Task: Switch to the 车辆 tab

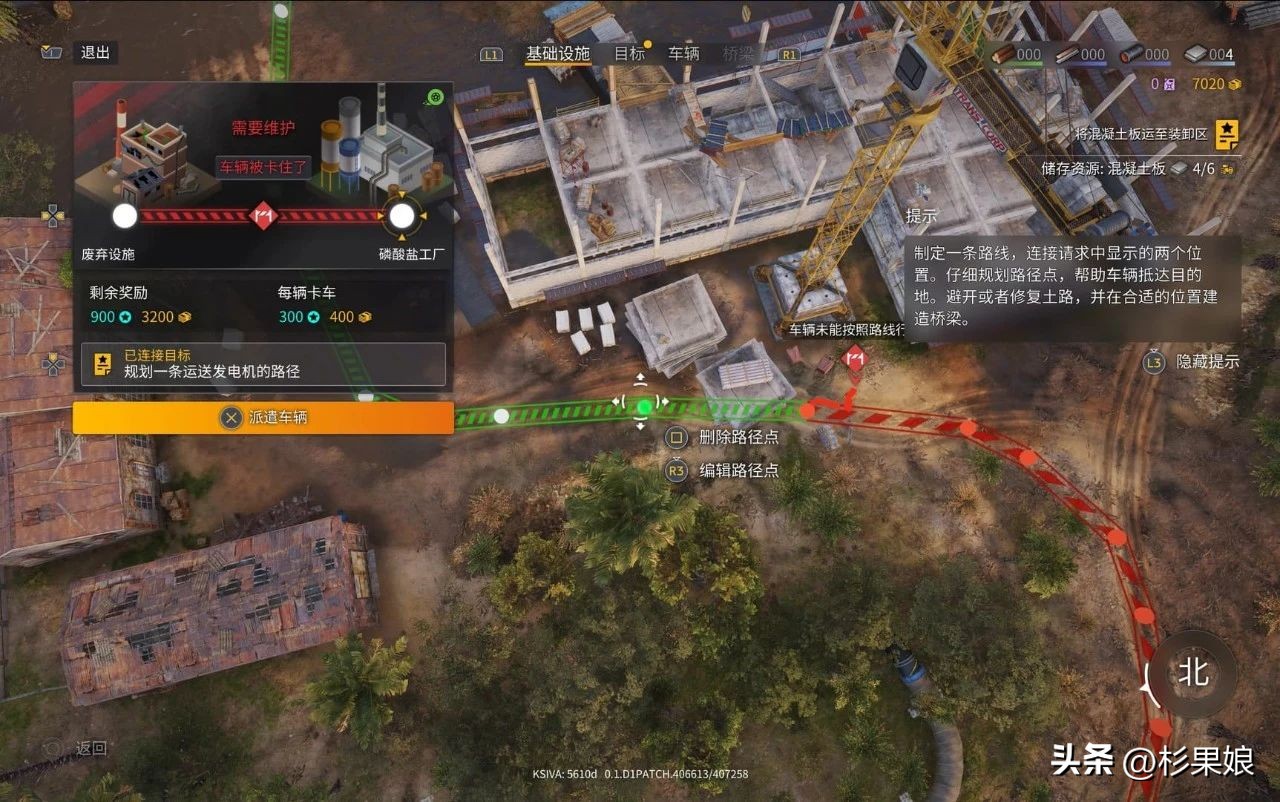Action: [x=684, y=54]
